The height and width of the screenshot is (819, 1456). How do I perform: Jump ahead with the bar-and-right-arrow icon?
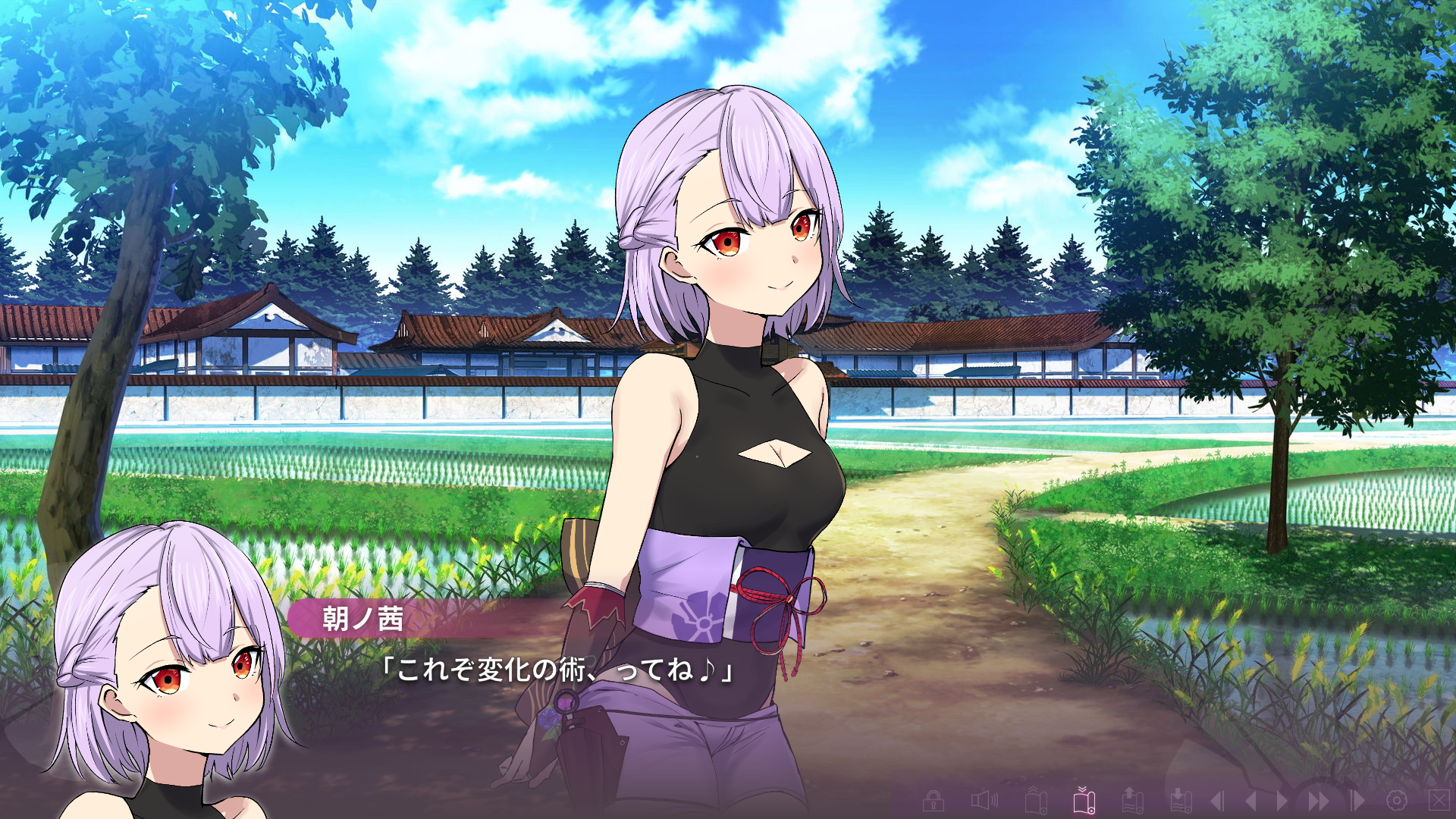click(1357, 801)
